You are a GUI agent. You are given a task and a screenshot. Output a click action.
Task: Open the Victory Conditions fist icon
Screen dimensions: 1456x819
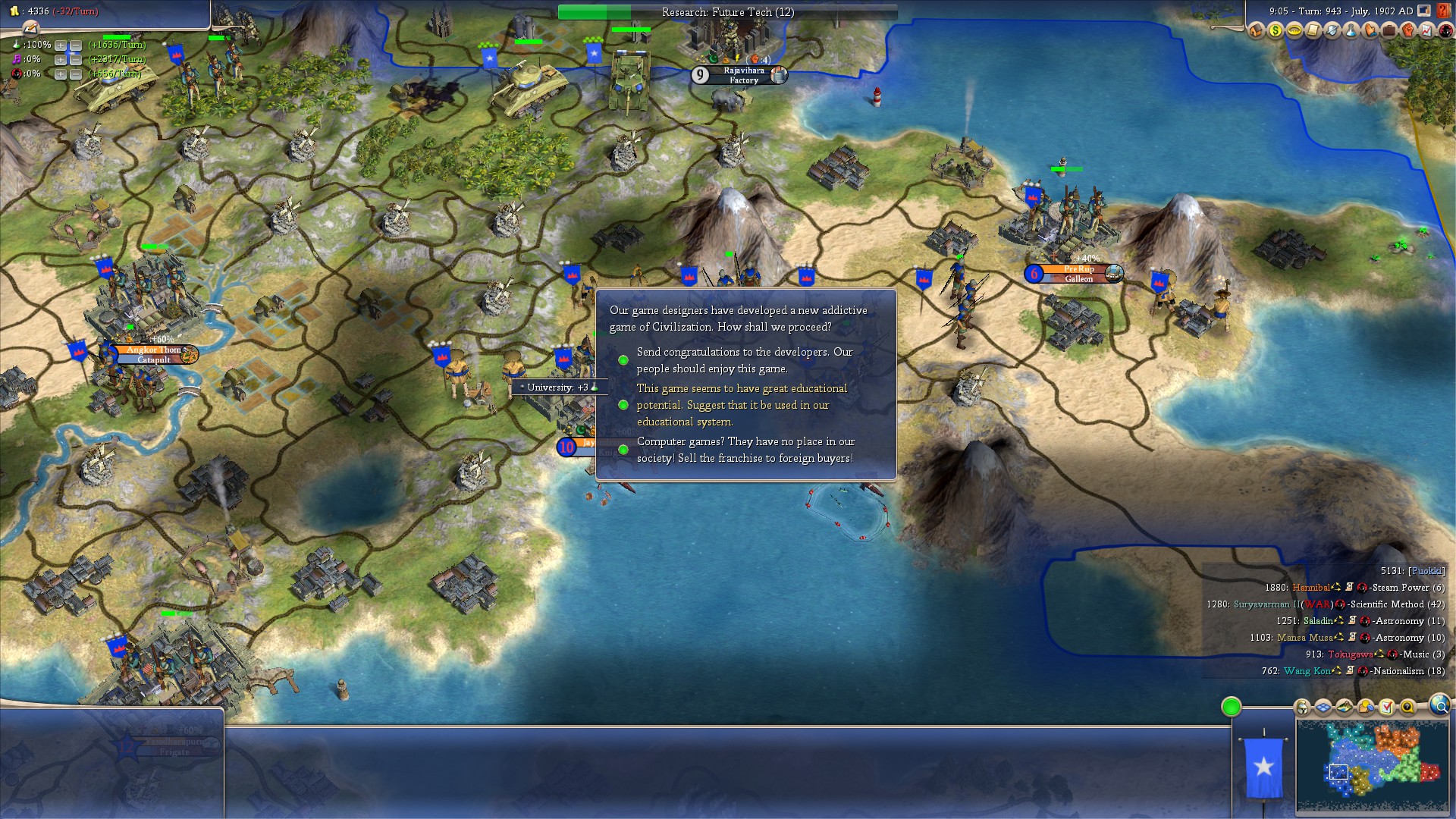(x=1407, y=30)
